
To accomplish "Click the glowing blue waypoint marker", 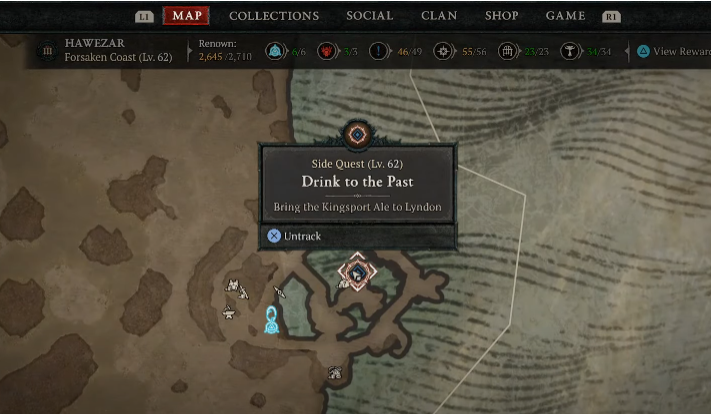I will pos(271,320).
